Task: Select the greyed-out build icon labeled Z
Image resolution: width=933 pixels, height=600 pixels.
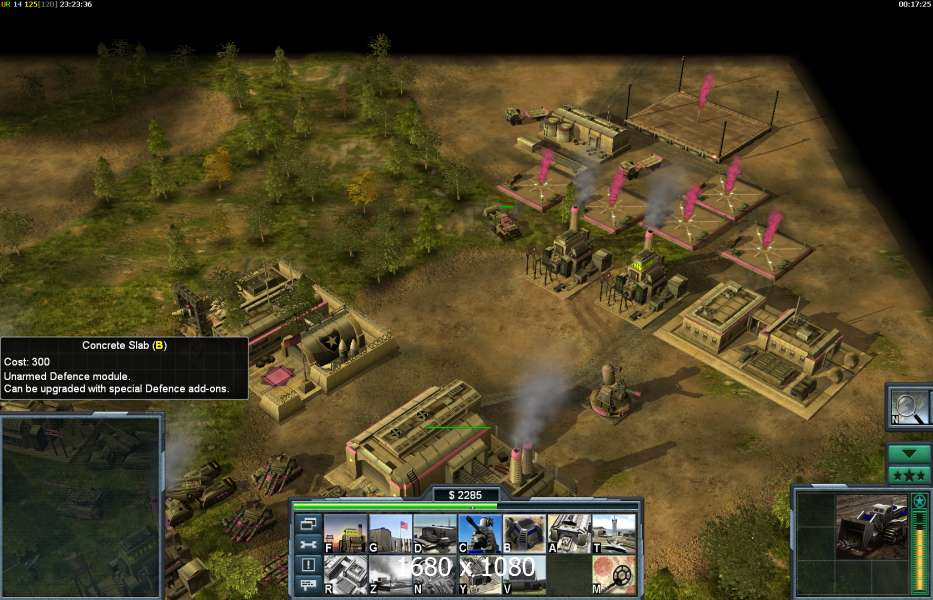Action: coord(389,575)
